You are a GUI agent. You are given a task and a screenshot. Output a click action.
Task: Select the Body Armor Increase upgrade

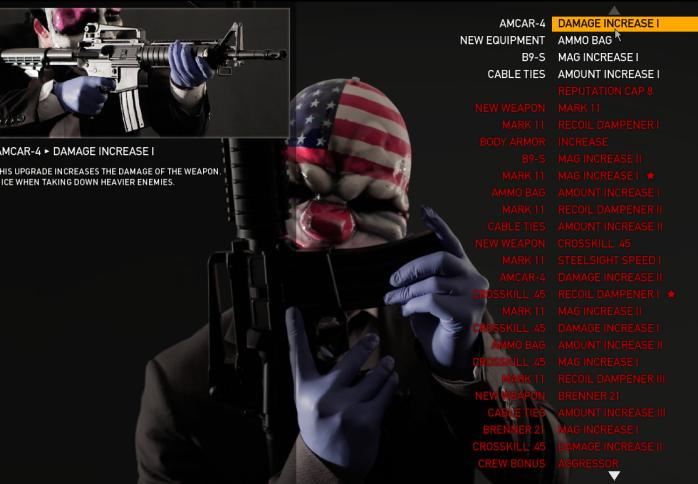(x=583, y=142)
